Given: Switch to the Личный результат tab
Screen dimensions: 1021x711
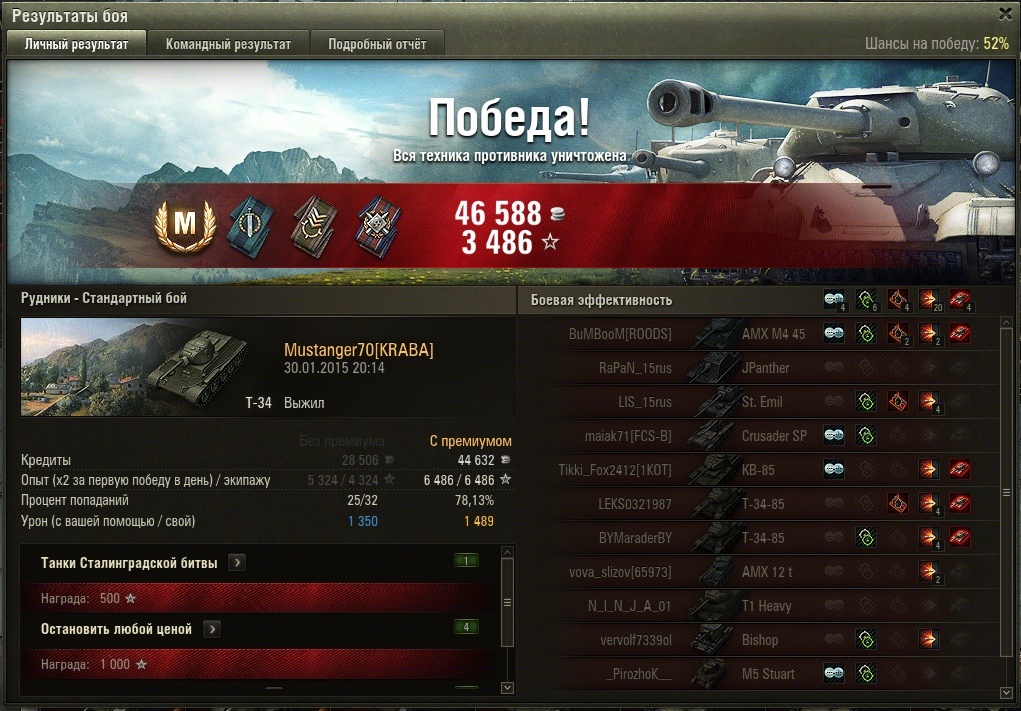Looking at the screenshot, I should point(77,44).
